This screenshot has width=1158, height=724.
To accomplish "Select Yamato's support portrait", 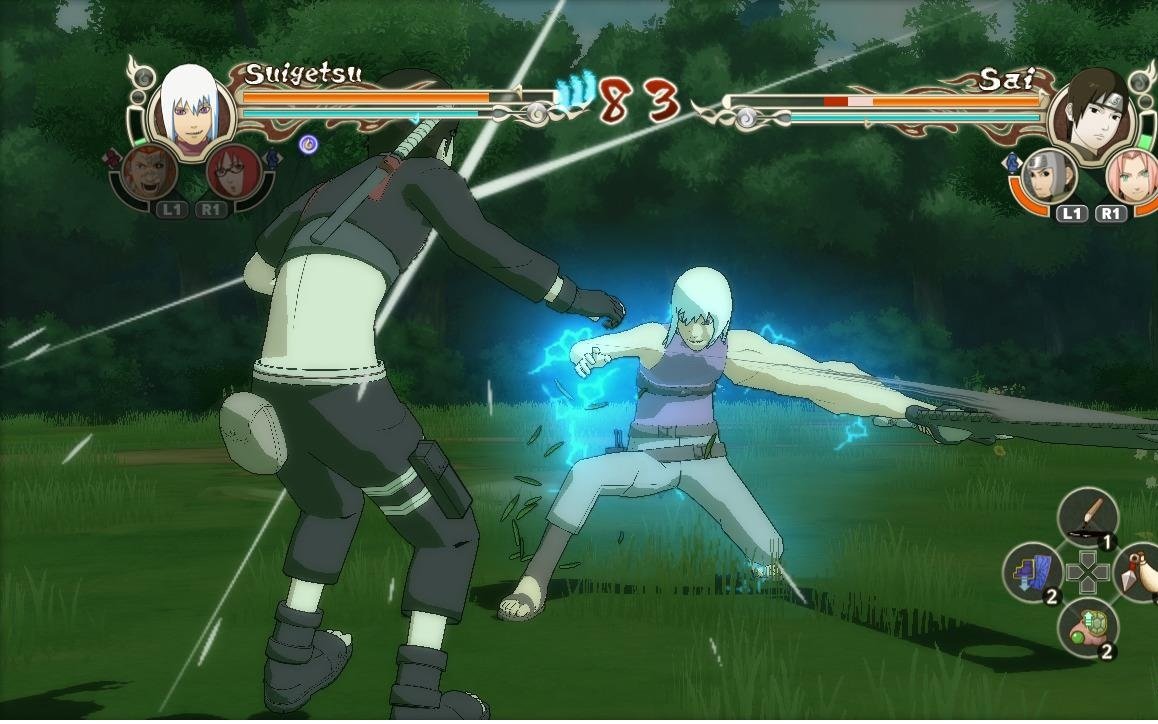I will (1049, 177).
